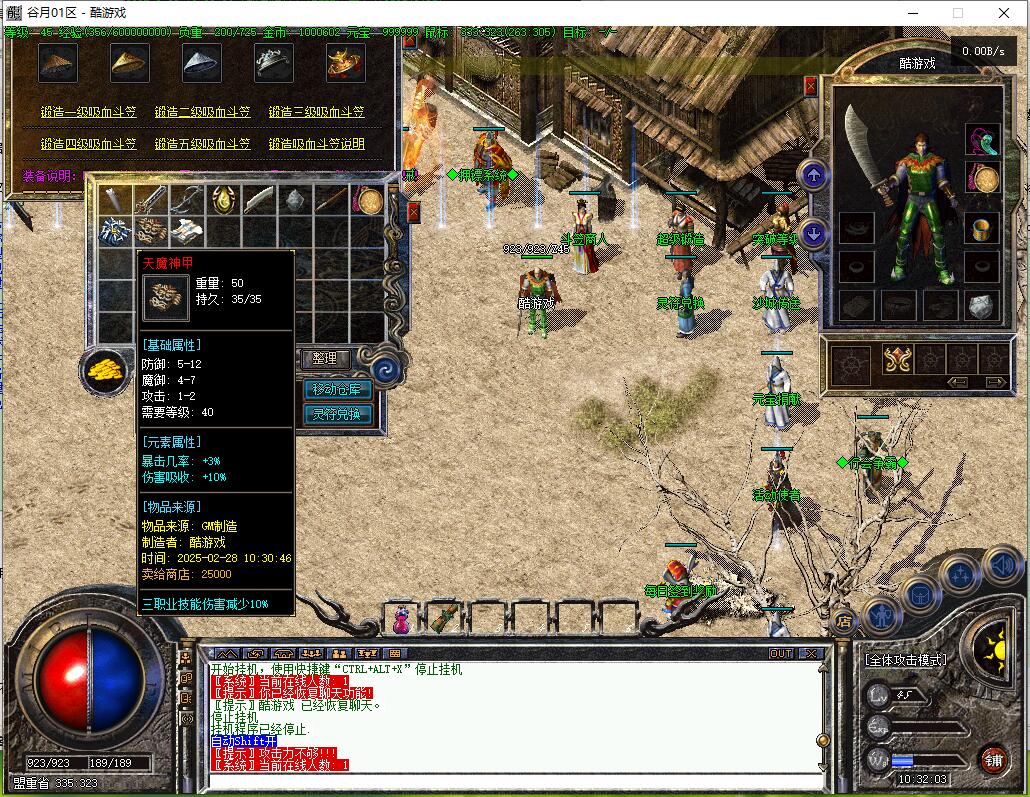Use the red potion in the belt

(402, 620)
